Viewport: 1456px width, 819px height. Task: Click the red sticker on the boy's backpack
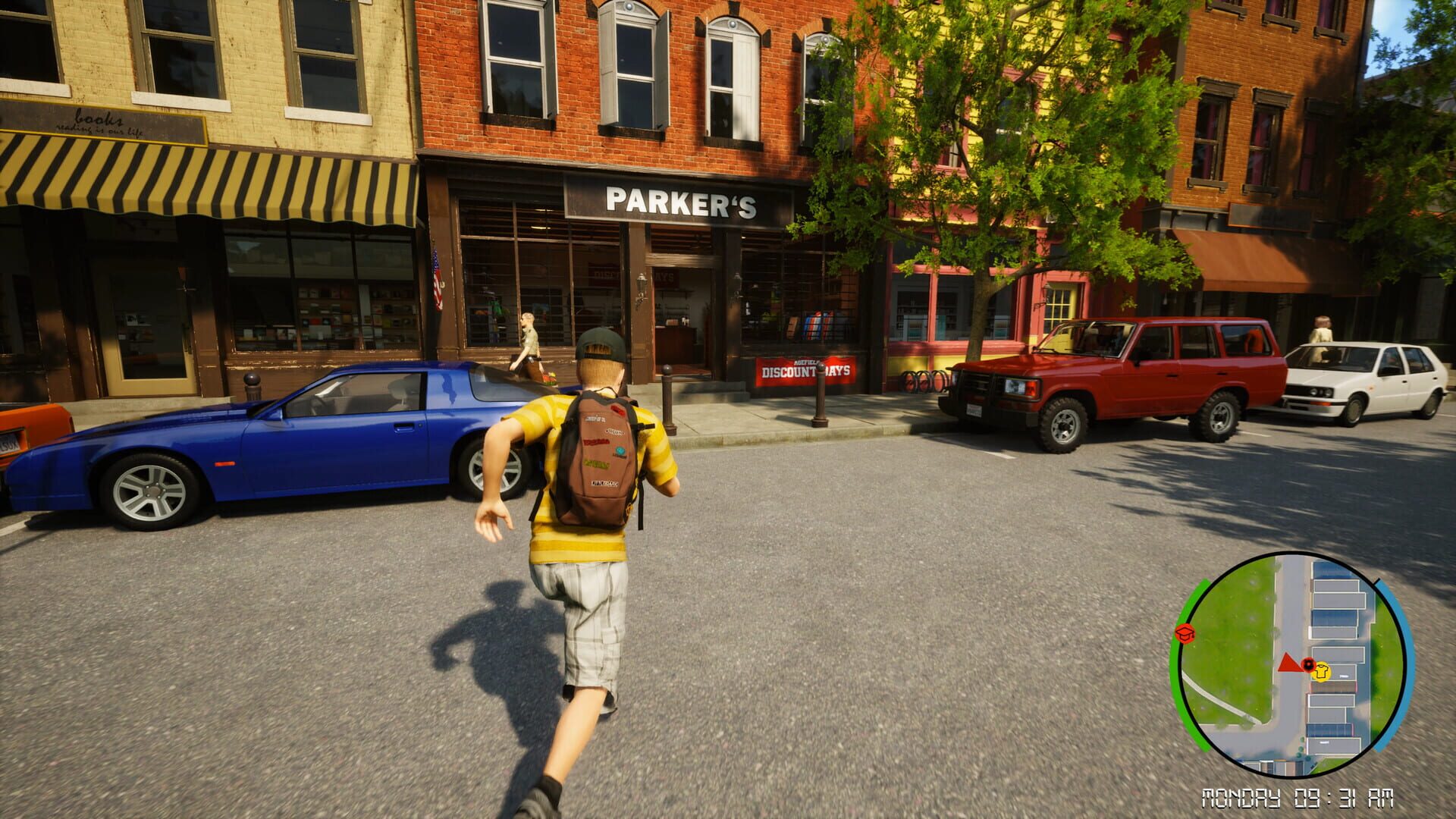618,409
